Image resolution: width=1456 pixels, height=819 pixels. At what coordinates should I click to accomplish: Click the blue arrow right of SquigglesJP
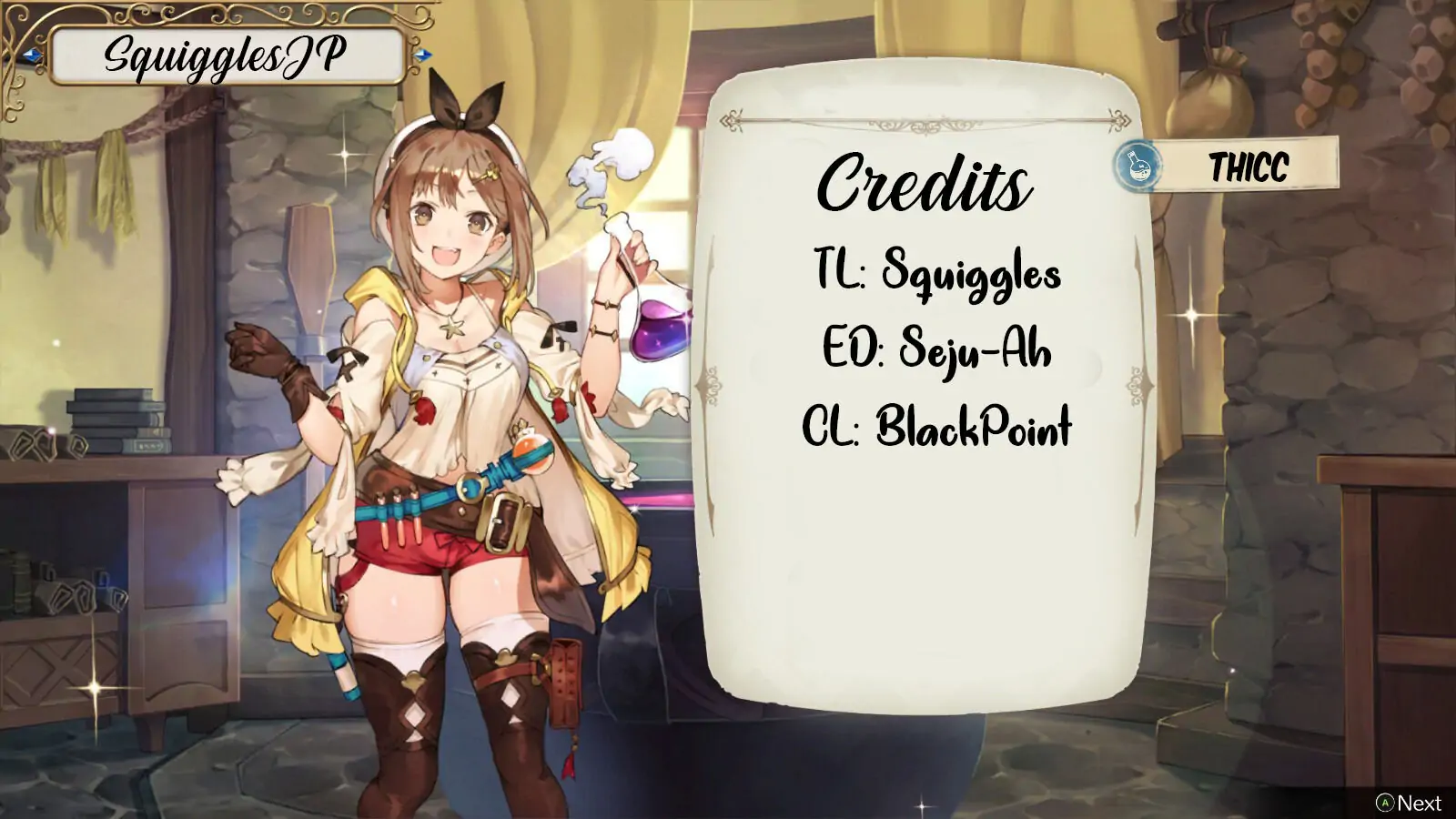[420, 56]
